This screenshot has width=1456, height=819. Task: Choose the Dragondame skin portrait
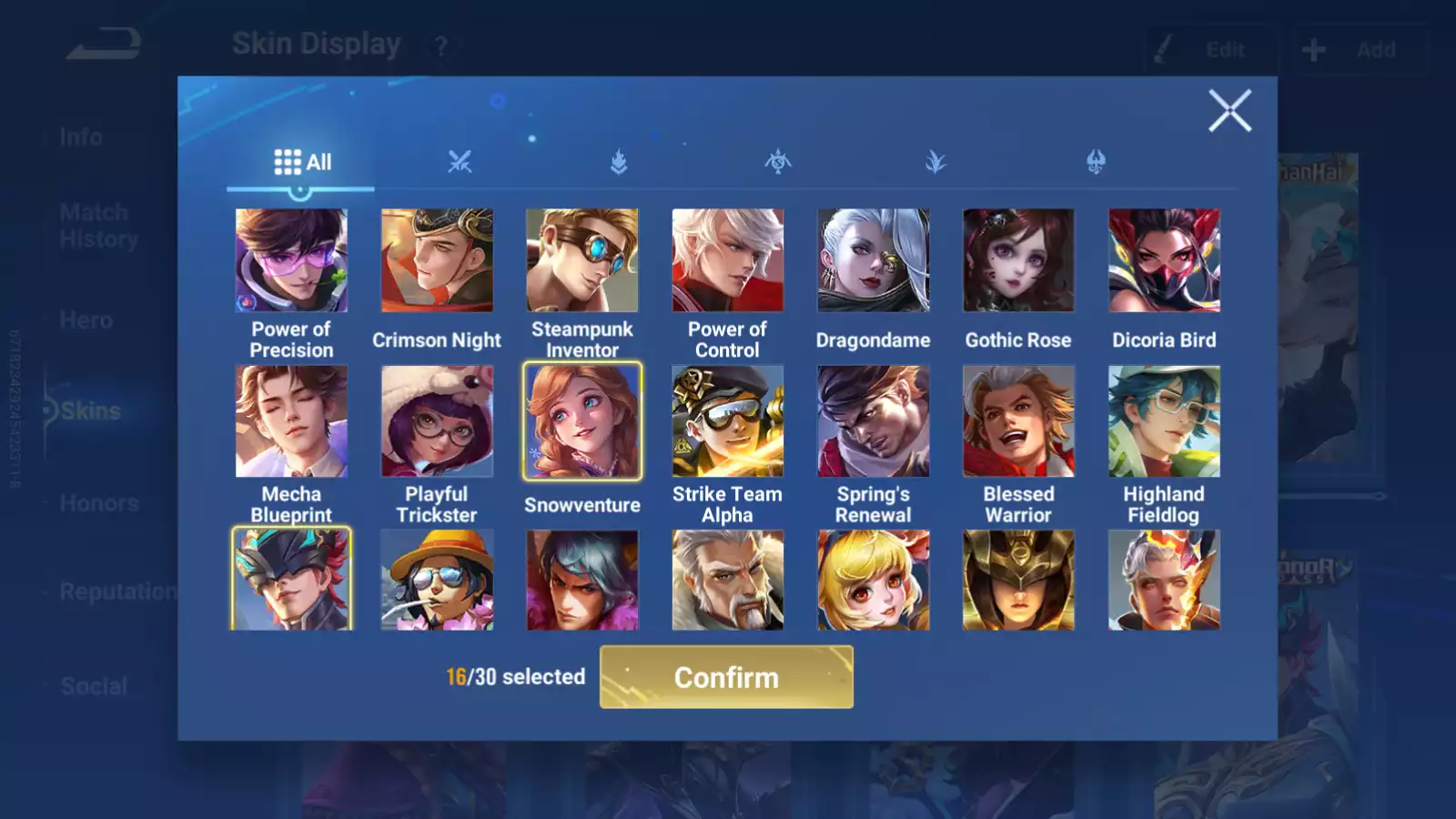click(x=873, y=261)
